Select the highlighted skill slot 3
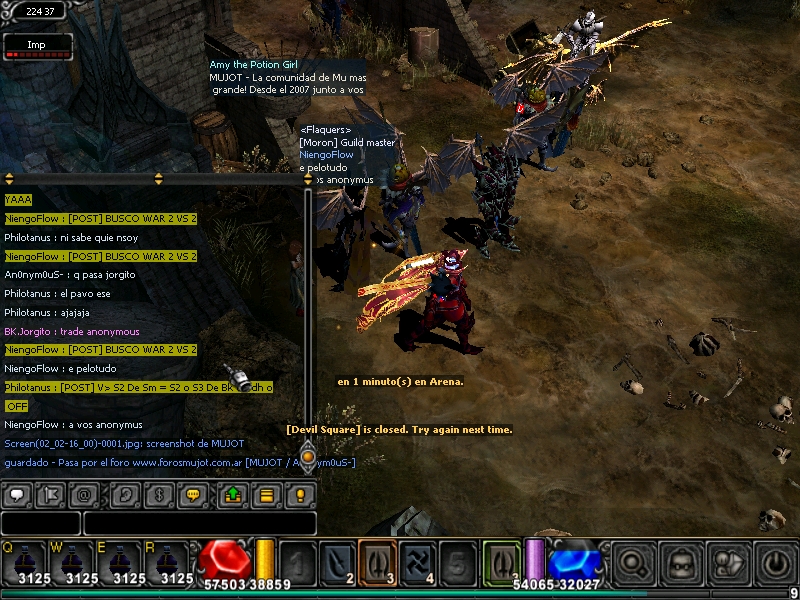800x600 pixels. pos(377,563)
